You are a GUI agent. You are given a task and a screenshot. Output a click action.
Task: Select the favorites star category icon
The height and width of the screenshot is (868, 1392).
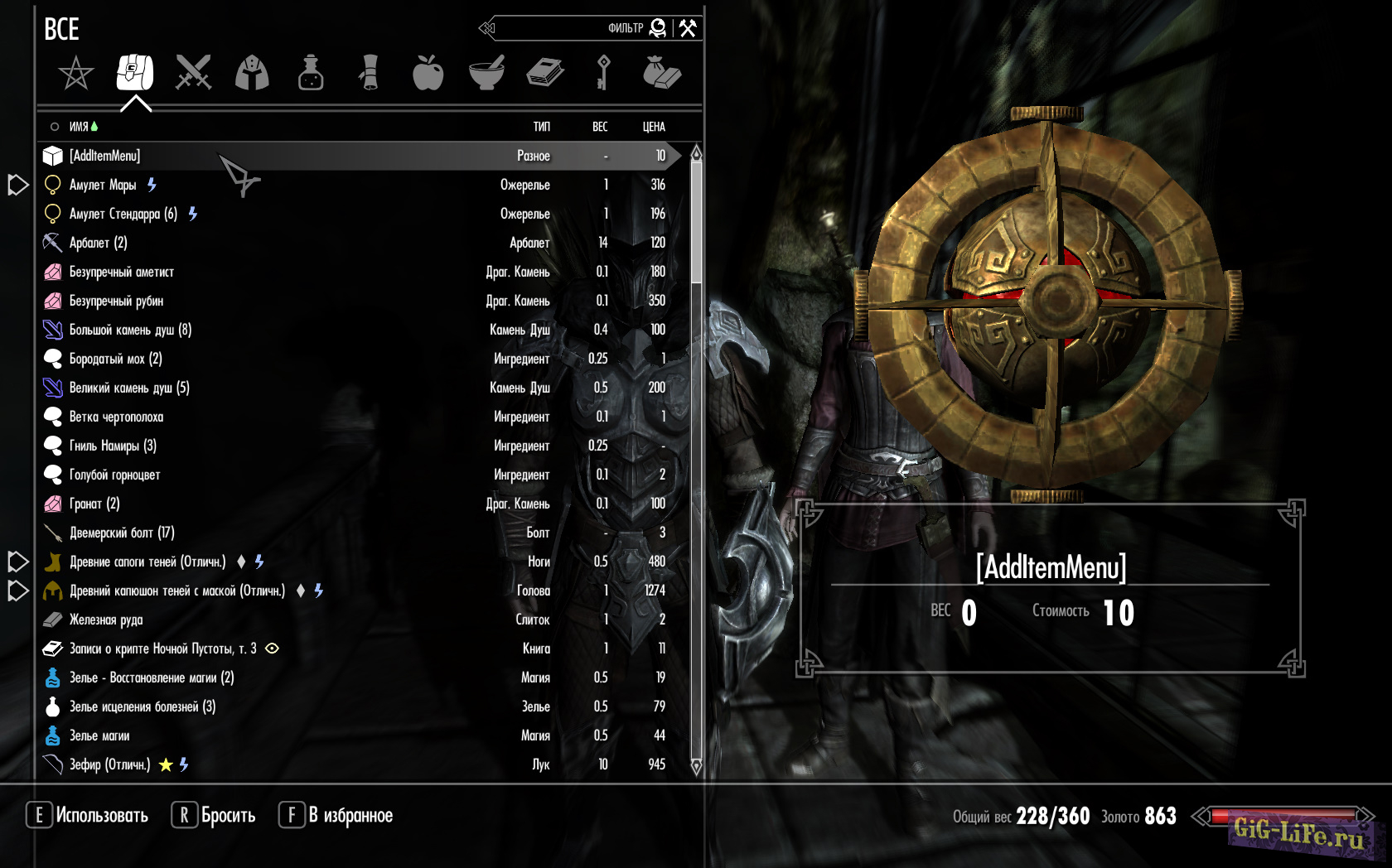(x=75, y=74)
